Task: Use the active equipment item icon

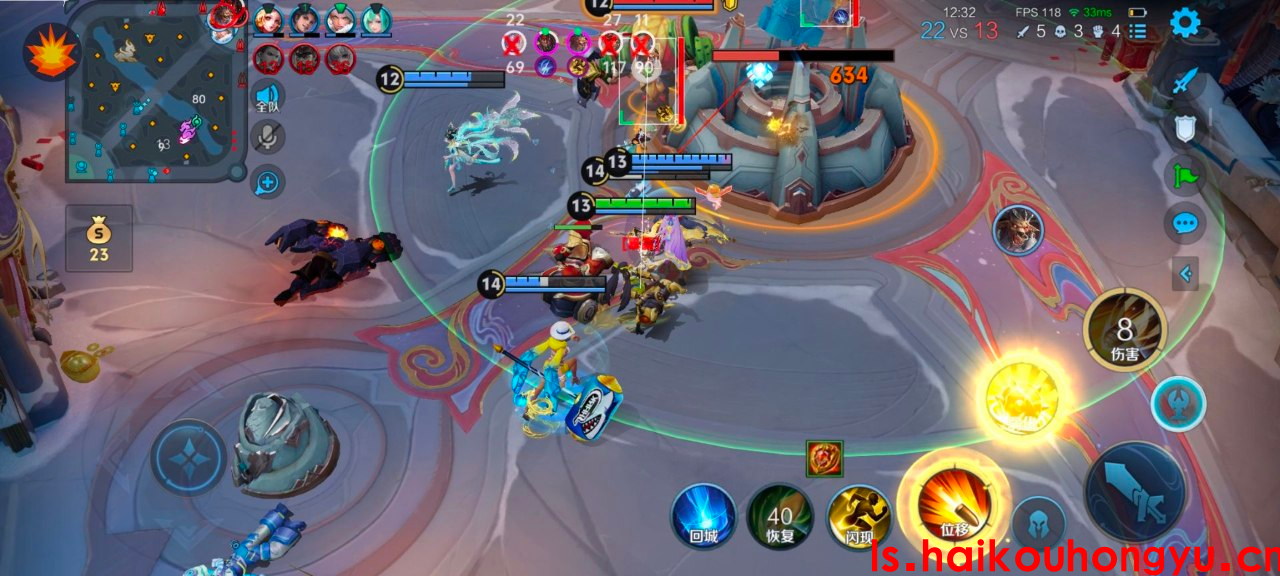Action: click(825, 459)
